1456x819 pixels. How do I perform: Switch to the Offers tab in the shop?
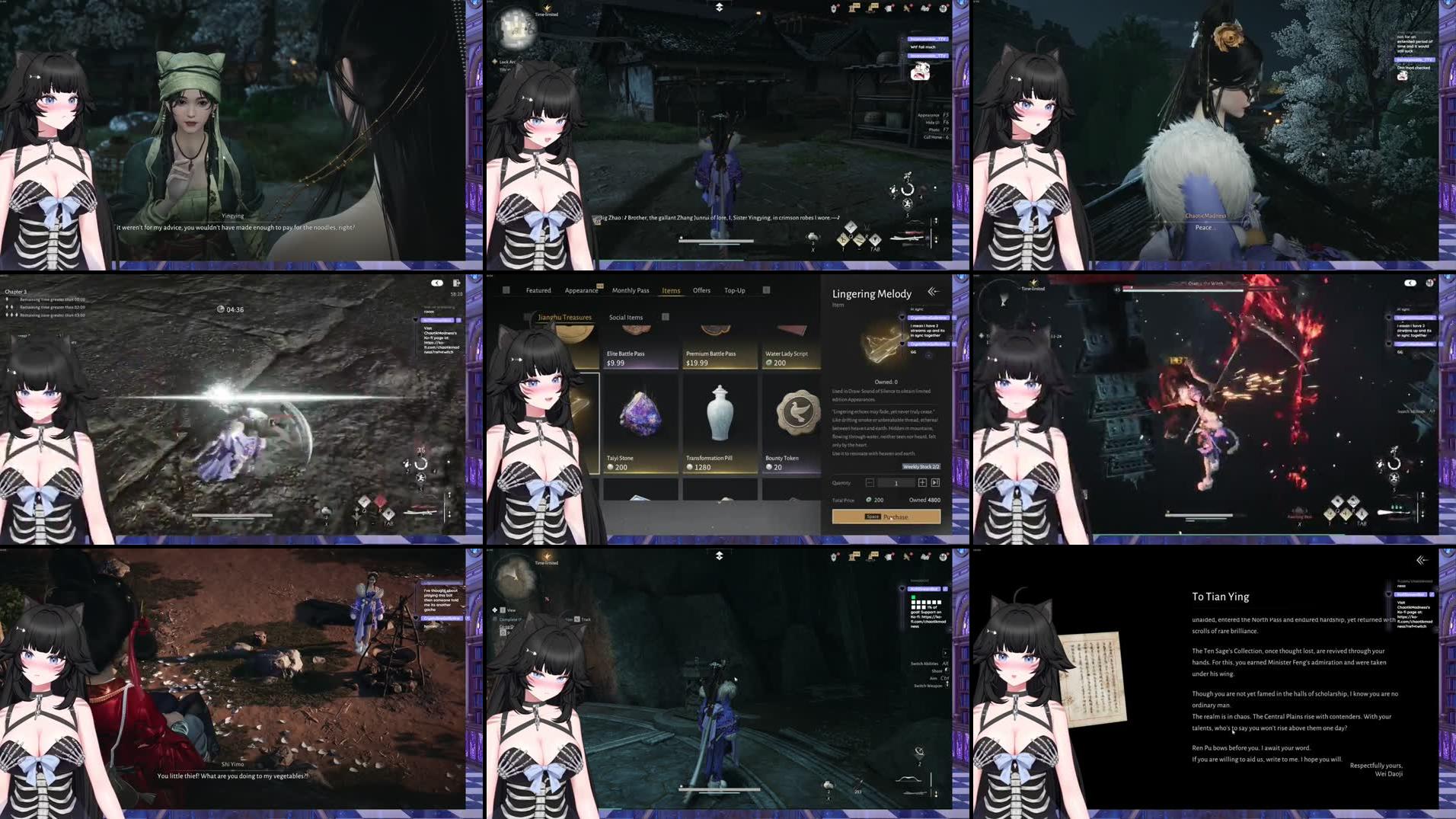pos(701,290)
